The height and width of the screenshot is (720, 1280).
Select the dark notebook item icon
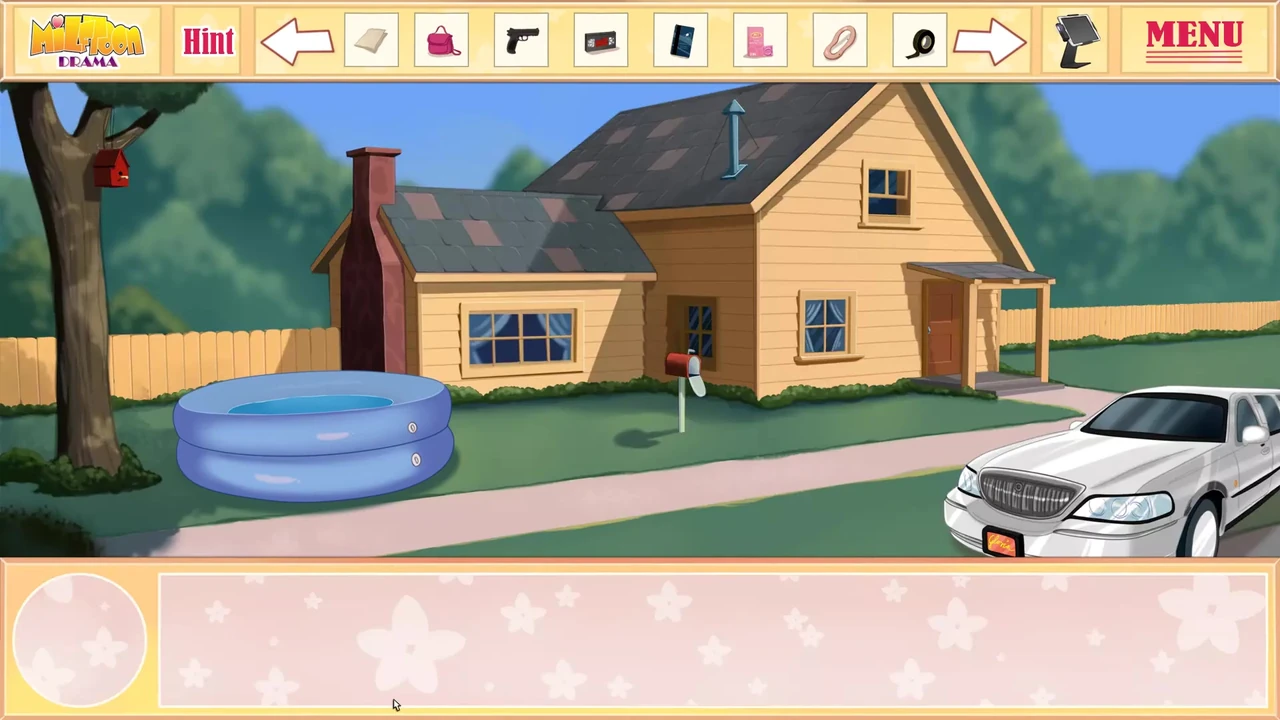tap(681, 40)
